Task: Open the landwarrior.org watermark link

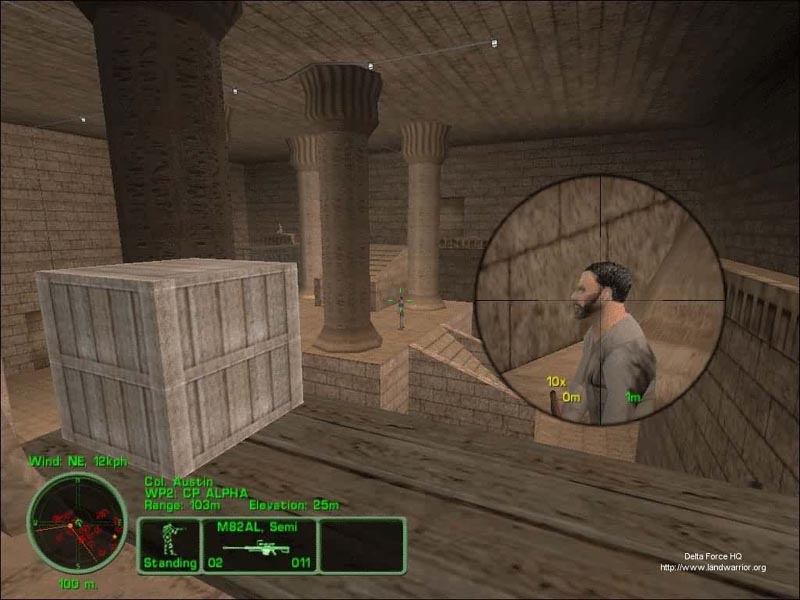Action: point(712,568)
